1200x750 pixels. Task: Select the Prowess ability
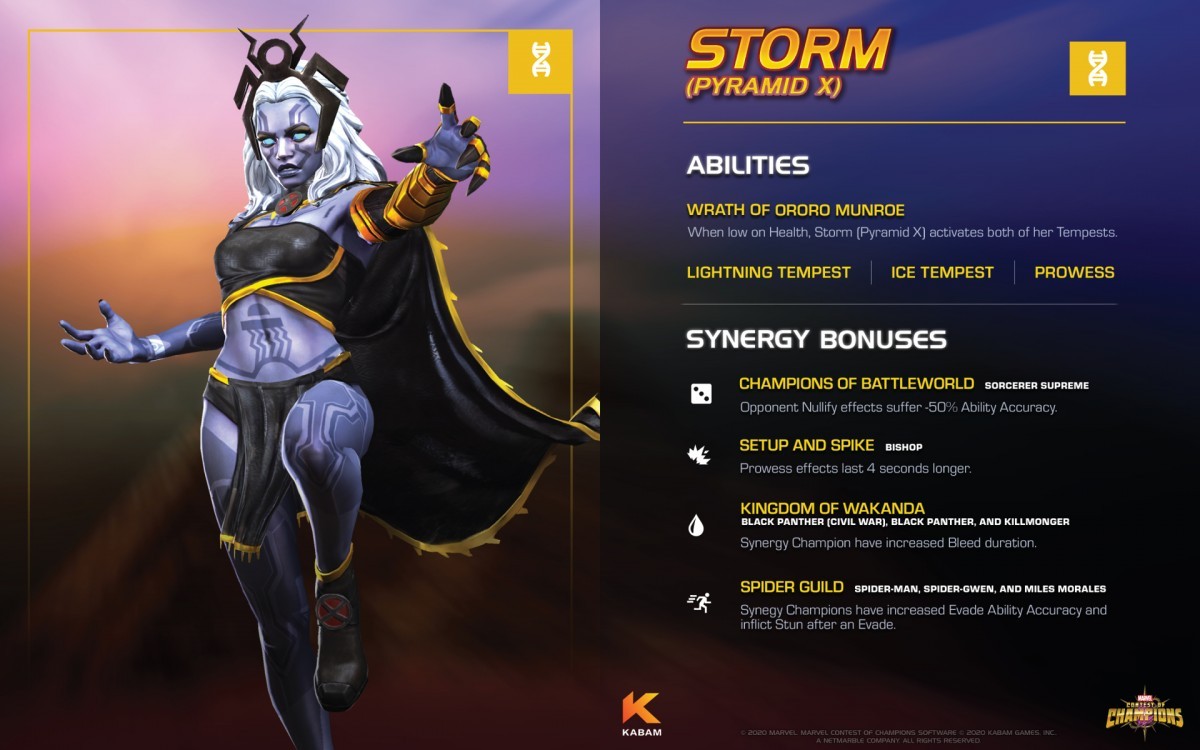pos(1074,272)
